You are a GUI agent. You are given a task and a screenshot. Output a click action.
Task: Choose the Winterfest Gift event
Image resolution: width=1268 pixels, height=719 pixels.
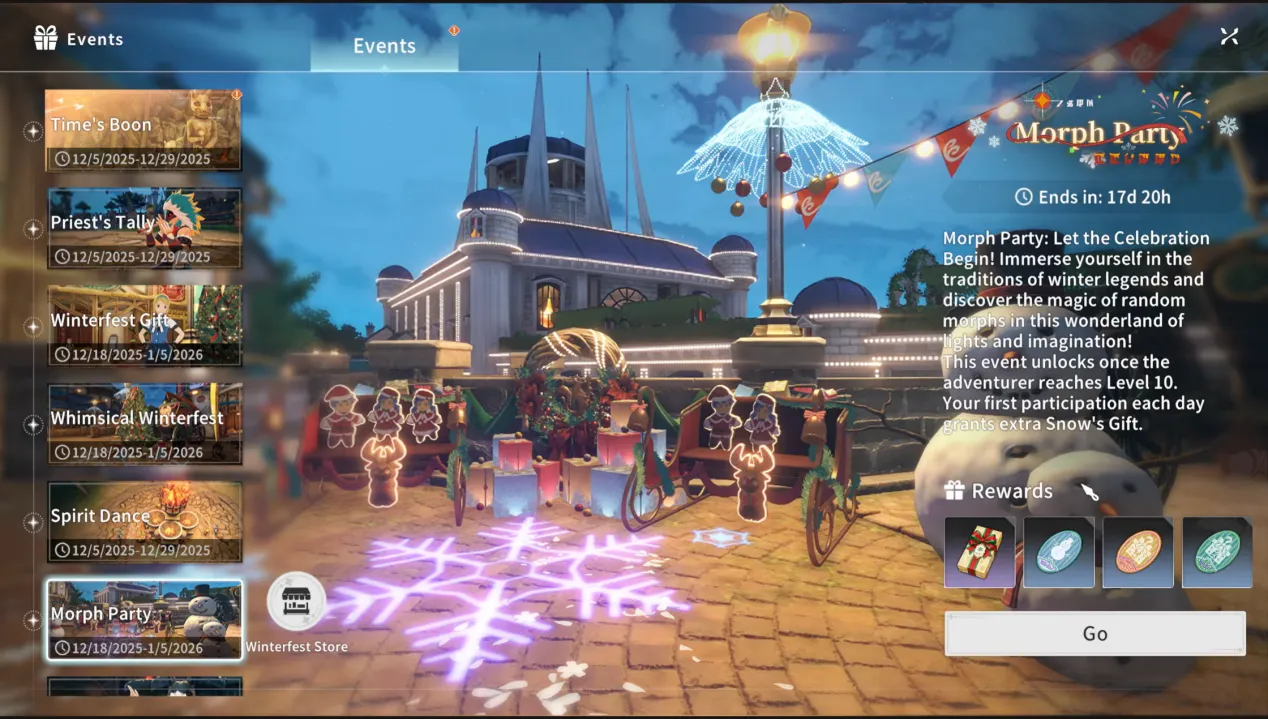144,326
